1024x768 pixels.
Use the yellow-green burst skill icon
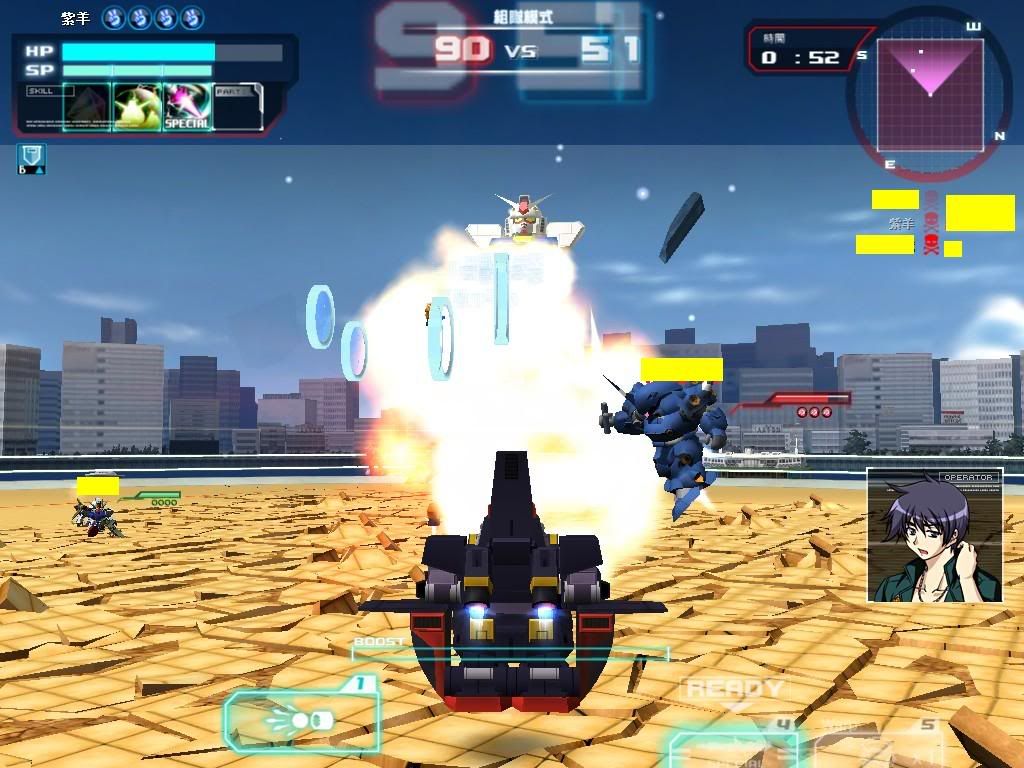point(136,107)
